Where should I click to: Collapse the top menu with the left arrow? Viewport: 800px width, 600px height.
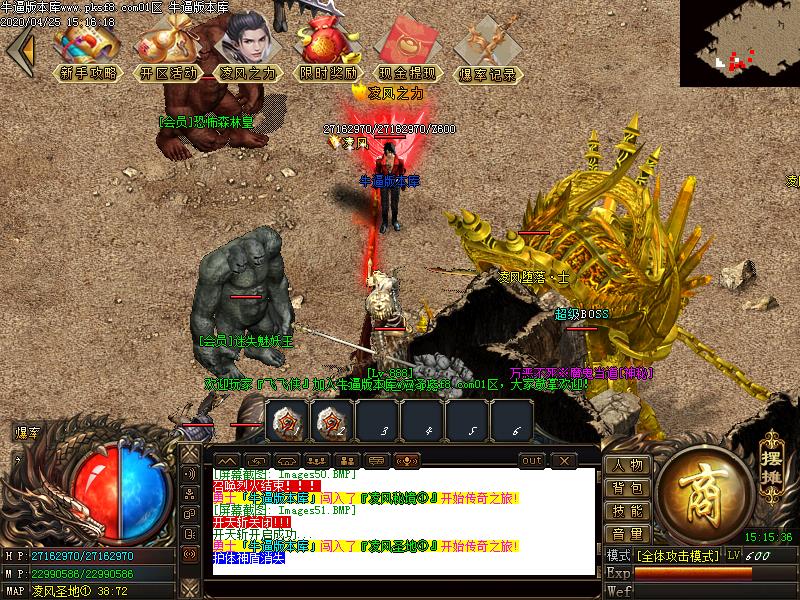(x=21, y=49)
